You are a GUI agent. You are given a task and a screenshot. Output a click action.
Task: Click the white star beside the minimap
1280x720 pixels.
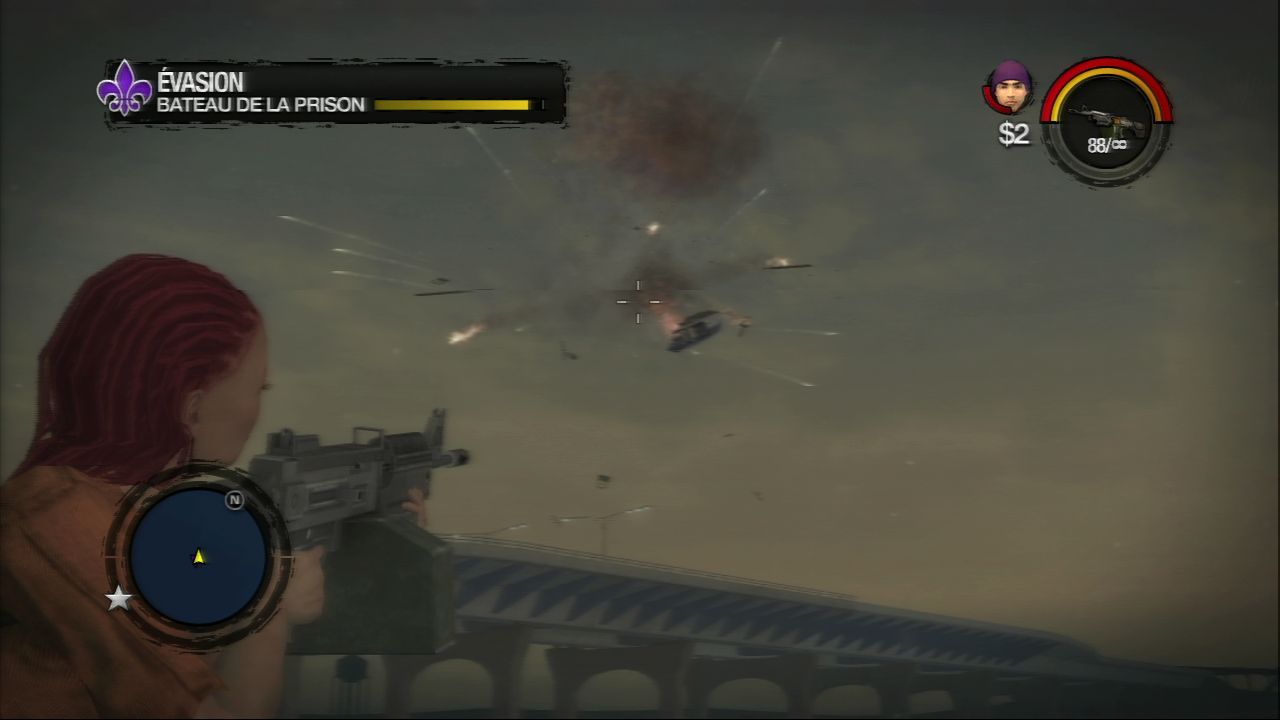(x=119, y=599)
